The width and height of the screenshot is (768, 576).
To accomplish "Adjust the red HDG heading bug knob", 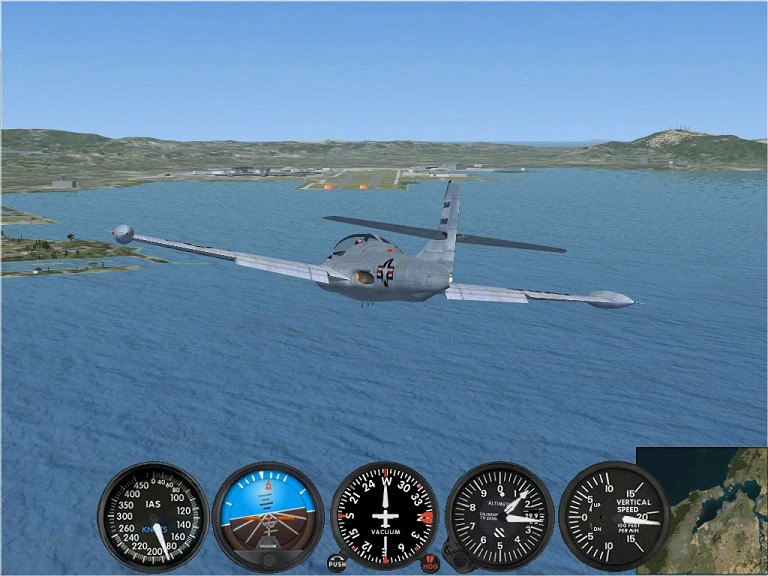I will click(430, 564).
